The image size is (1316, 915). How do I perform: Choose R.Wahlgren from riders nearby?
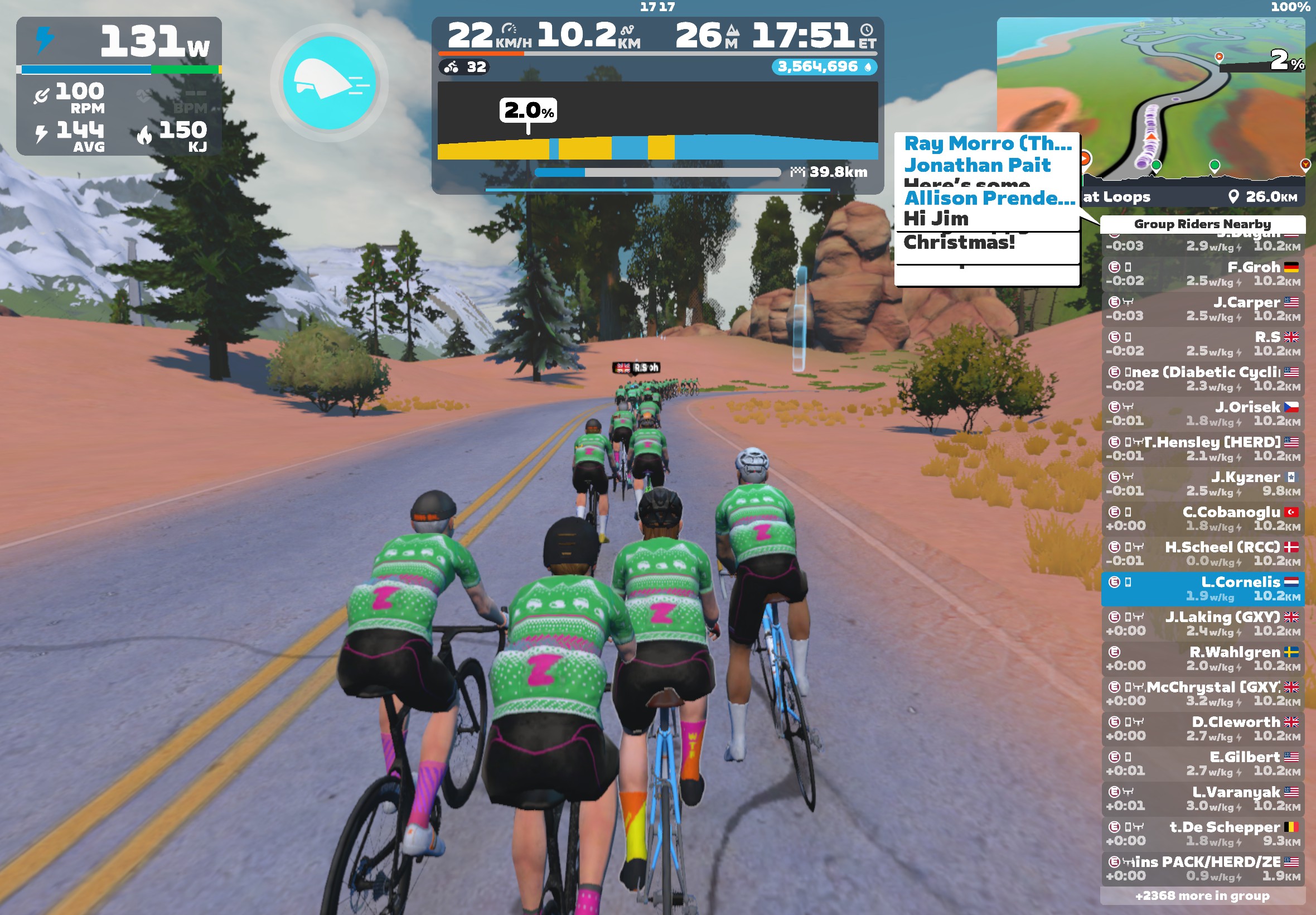pos(1202,658)
